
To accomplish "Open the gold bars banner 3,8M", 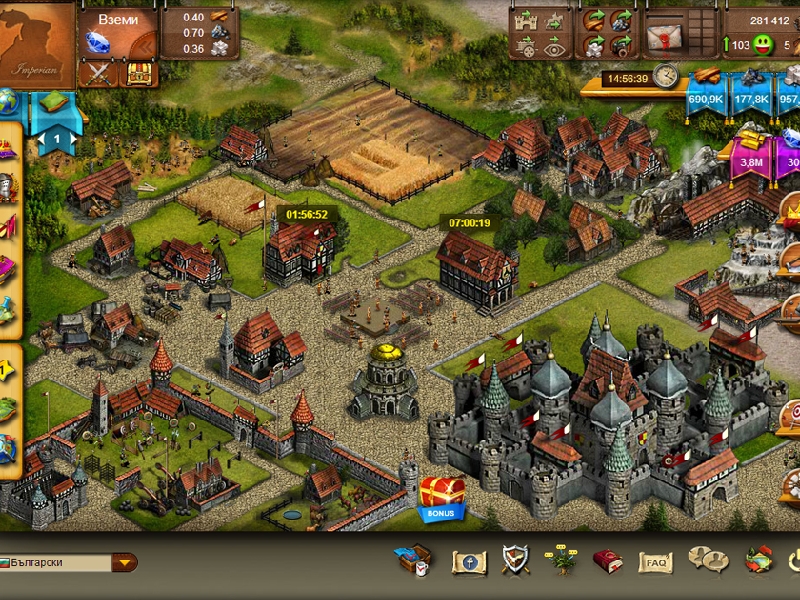I will 751,157.
